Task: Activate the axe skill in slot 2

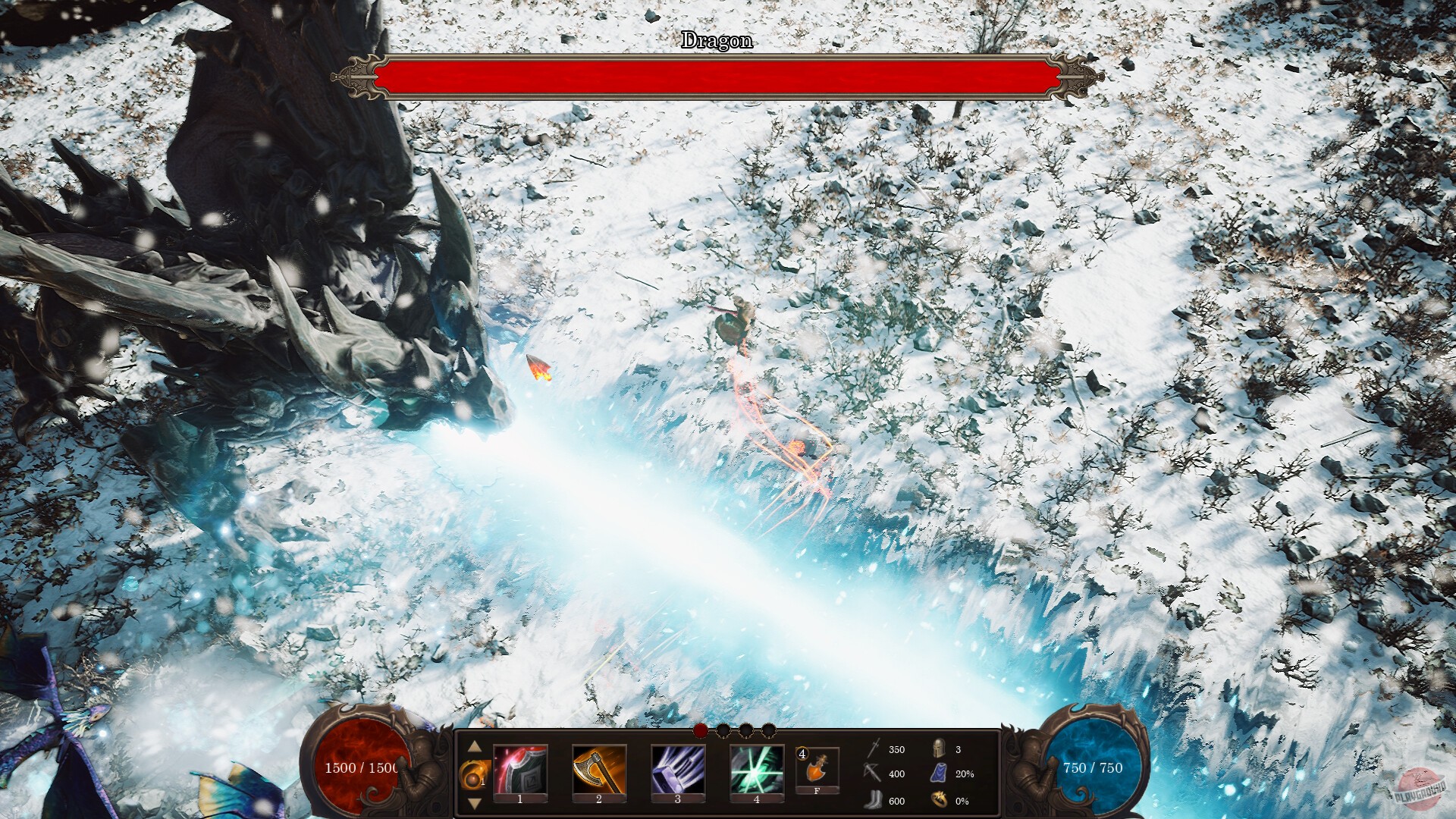Action: (598, 770)
